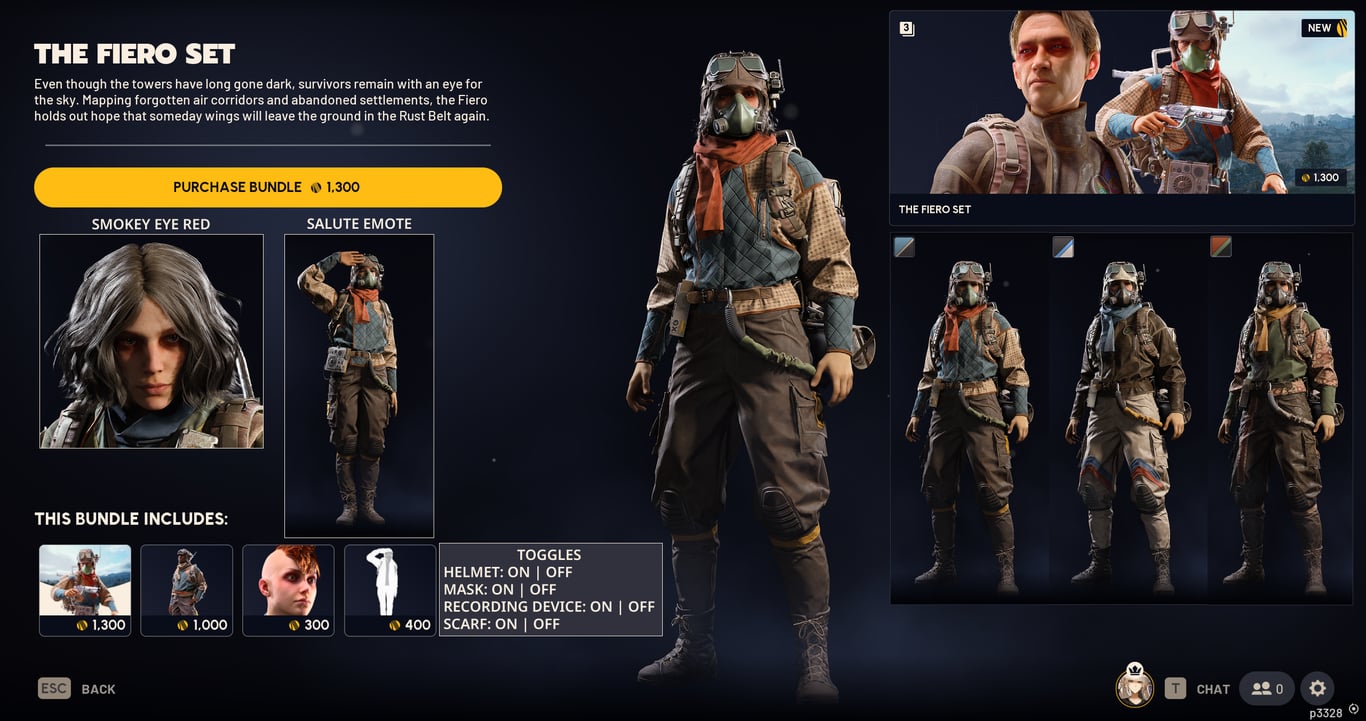Open the online players list icon
The height and width of the screenshot is (721, 1366).
(x=1266, y=688)
